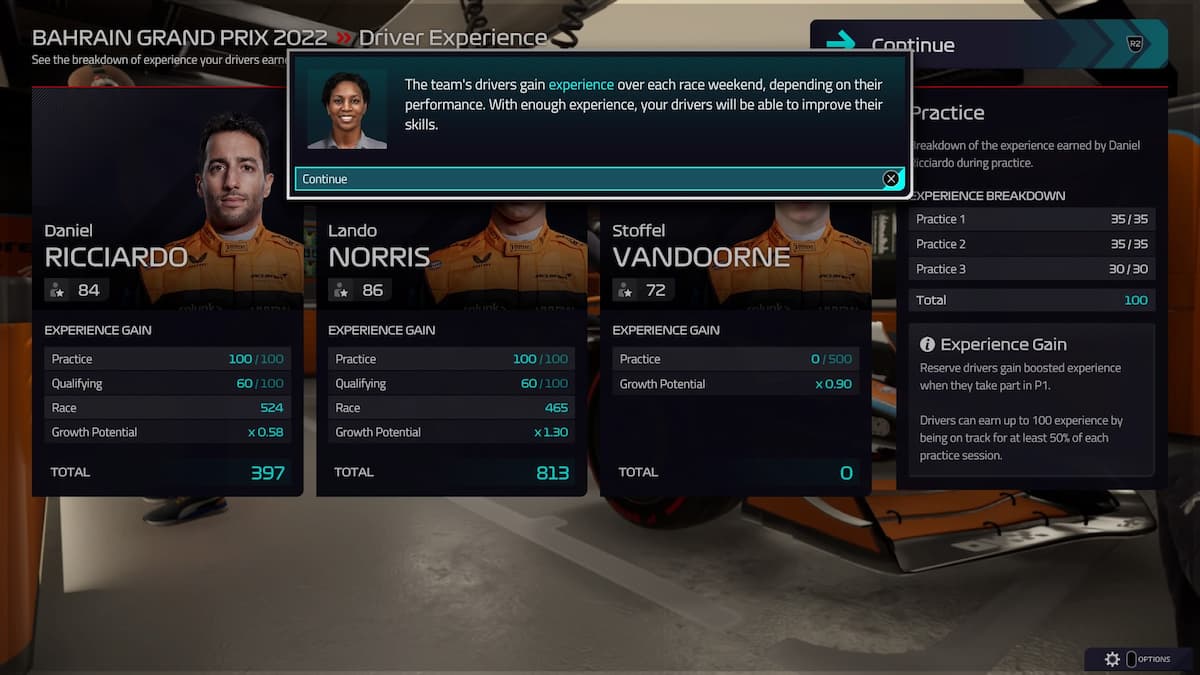The height and width of the screenshot is (675, 1200).
Task: Close the tutorial popup with the X icon
Action: pos(890,179)
